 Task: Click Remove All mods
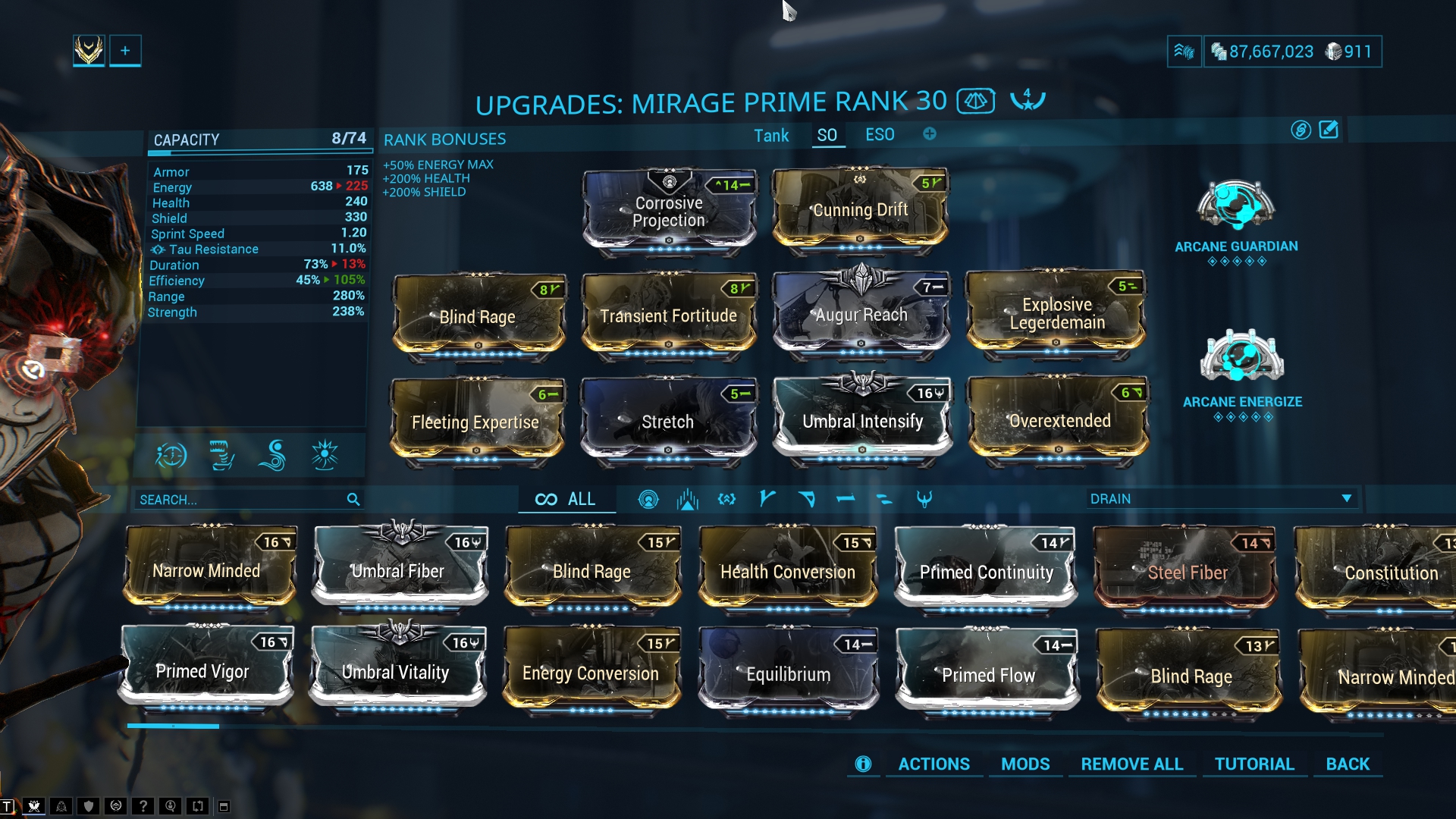click(1131, 764)
